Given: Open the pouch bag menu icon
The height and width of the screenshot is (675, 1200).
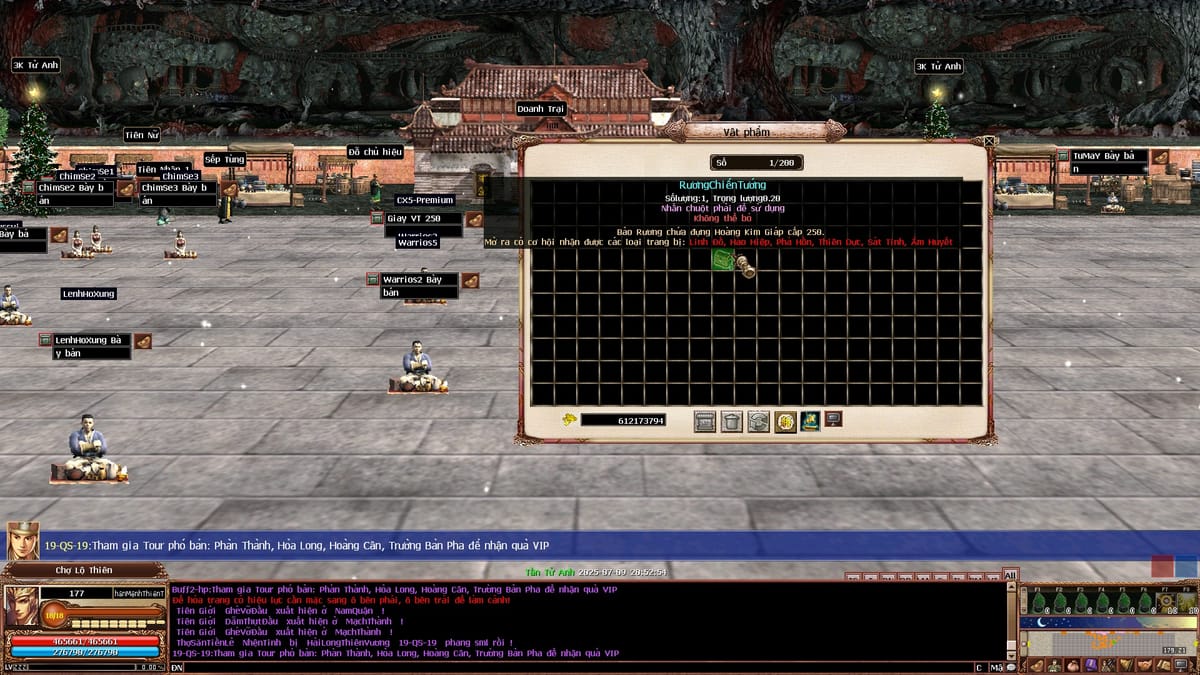Looking at the screenshot, I should [1072, 666].
